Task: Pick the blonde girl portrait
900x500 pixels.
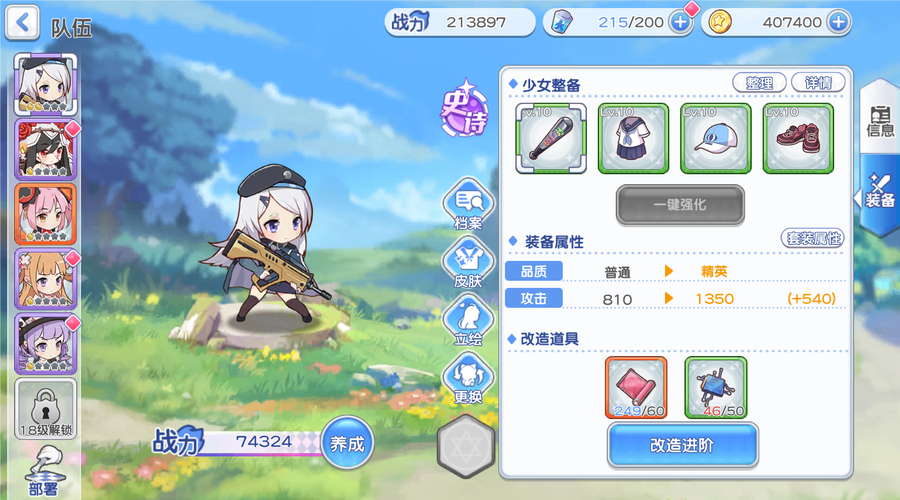Action: 44,279
